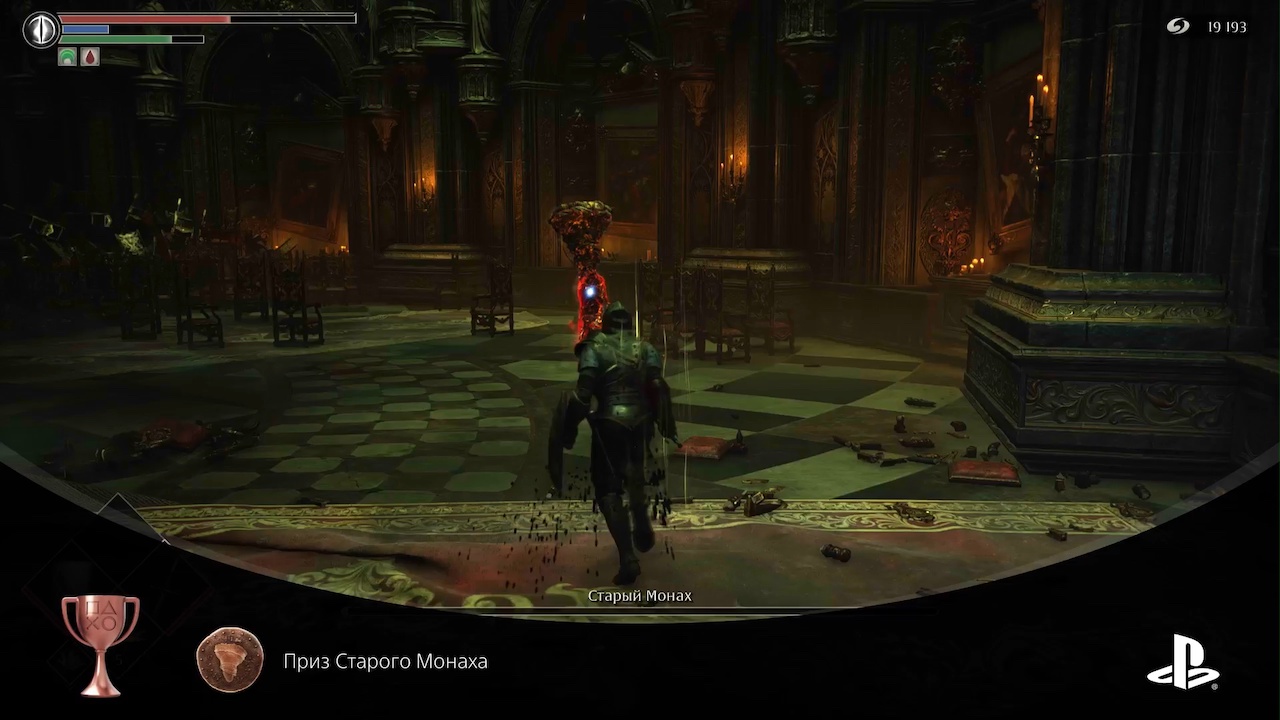Click the souls counter swirl icon
This screenshot has height=720, width=1280.
[x=1177, y=27]
